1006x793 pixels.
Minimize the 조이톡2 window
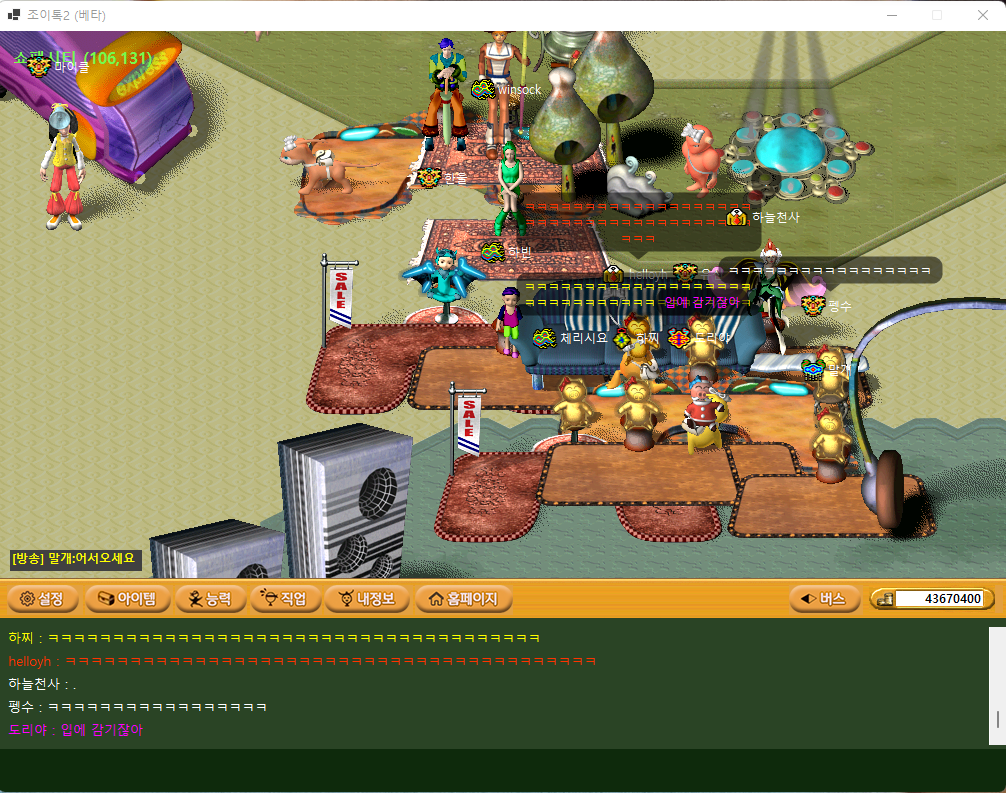892,15
